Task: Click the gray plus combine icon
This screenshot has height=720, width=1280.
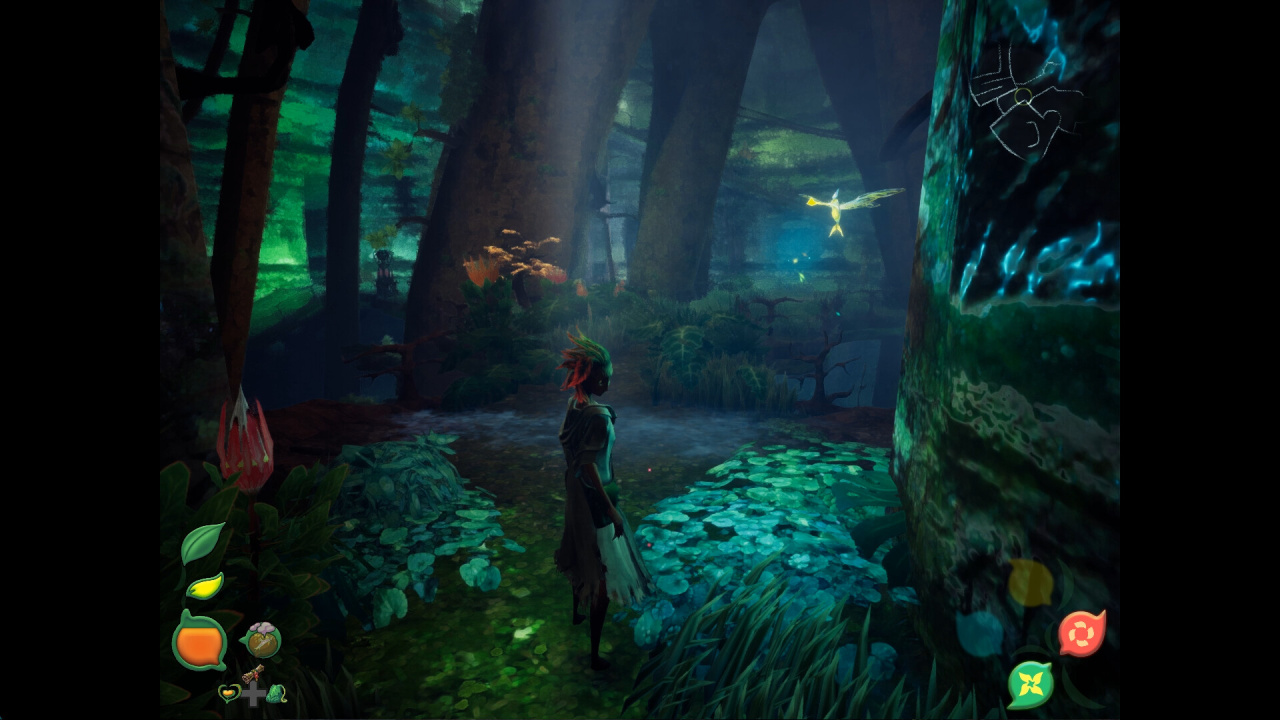Action: [254, 694]
